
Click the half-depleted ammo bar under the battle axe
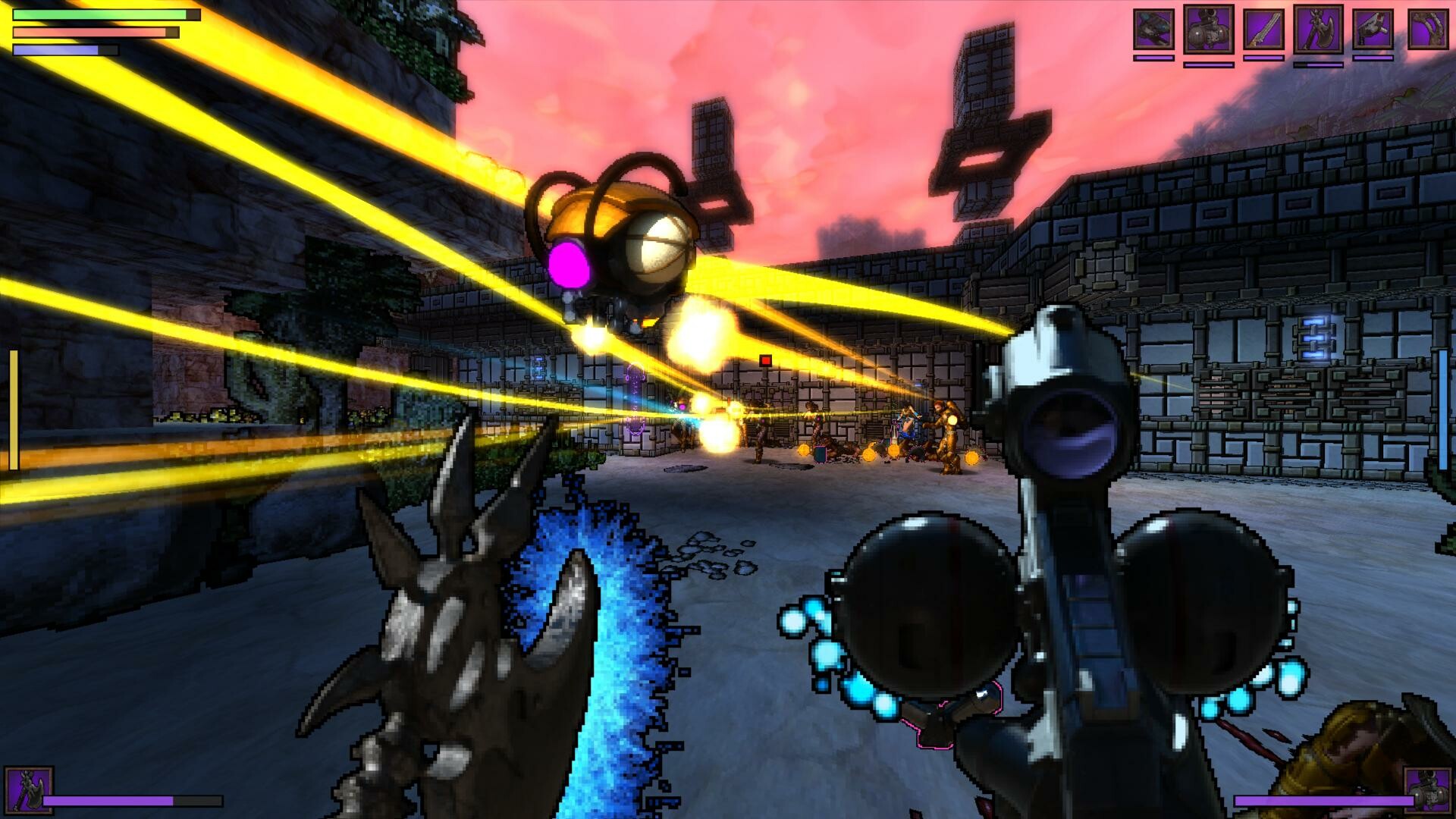pyautogui.click(x=1318, y=66)
